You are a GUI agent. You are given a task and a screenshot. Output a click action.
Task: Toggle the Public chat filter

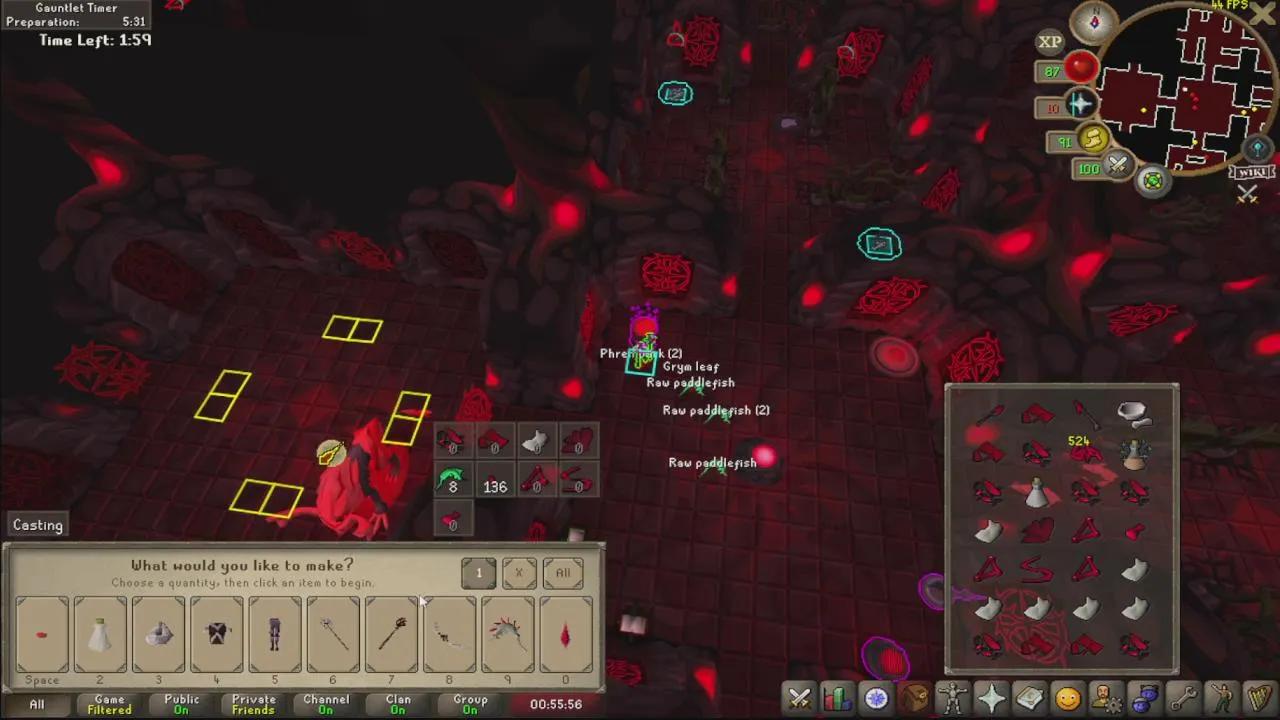[181, 704]
